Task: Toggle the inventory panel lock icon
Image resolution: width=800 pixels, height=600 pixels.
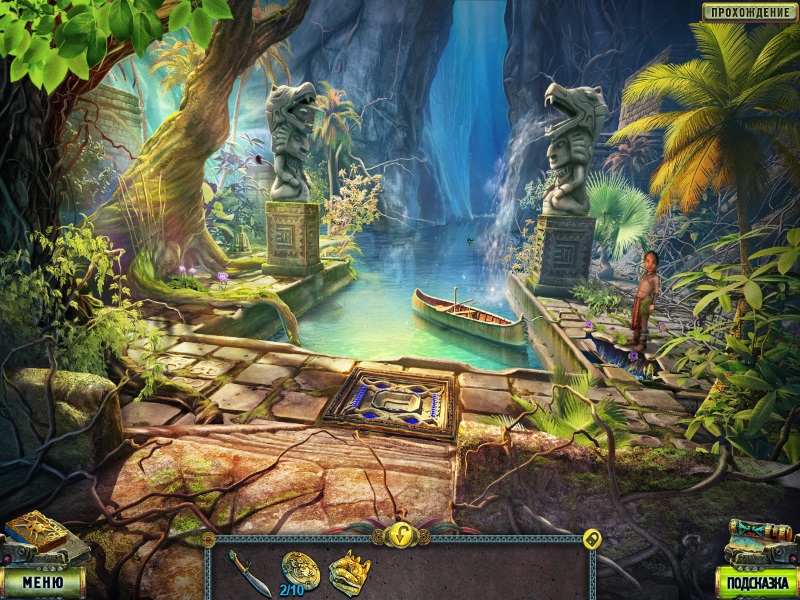Action: click(591, 538)
